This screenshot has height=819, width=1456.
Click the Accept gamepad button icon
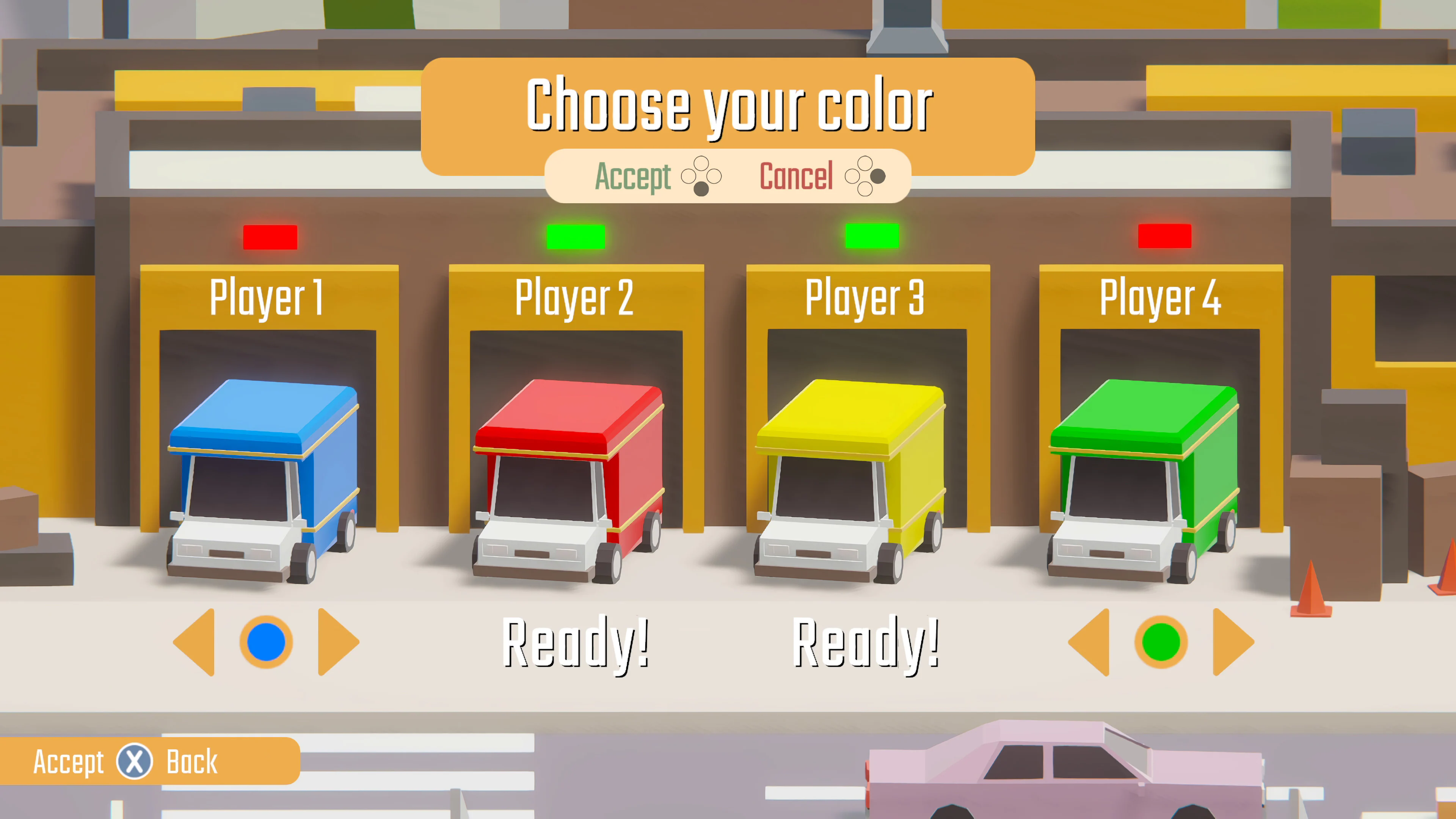click(x=701, y=177)
